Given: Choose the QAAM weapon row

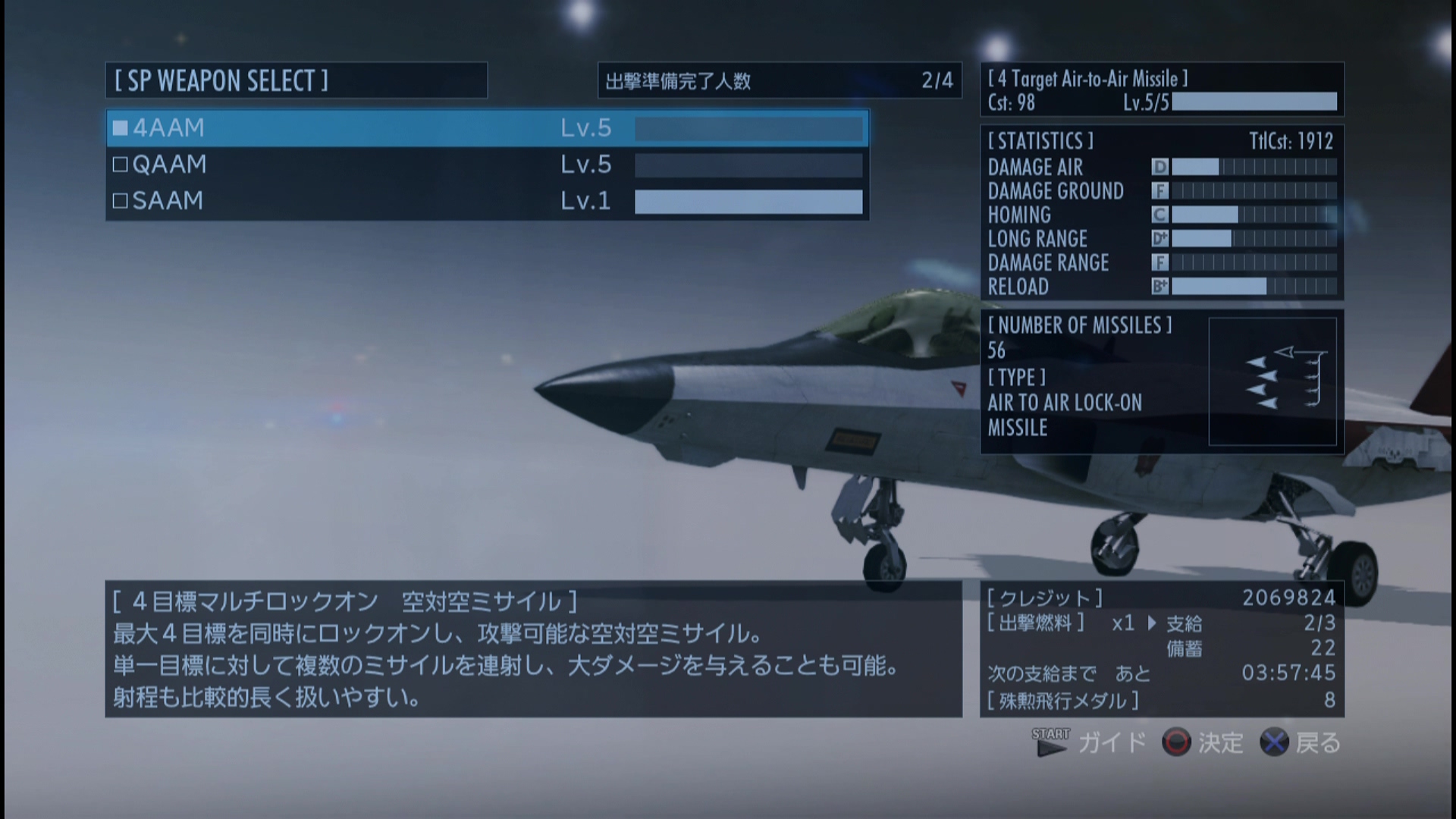Looking at the screenshot, I should [487, 165].
